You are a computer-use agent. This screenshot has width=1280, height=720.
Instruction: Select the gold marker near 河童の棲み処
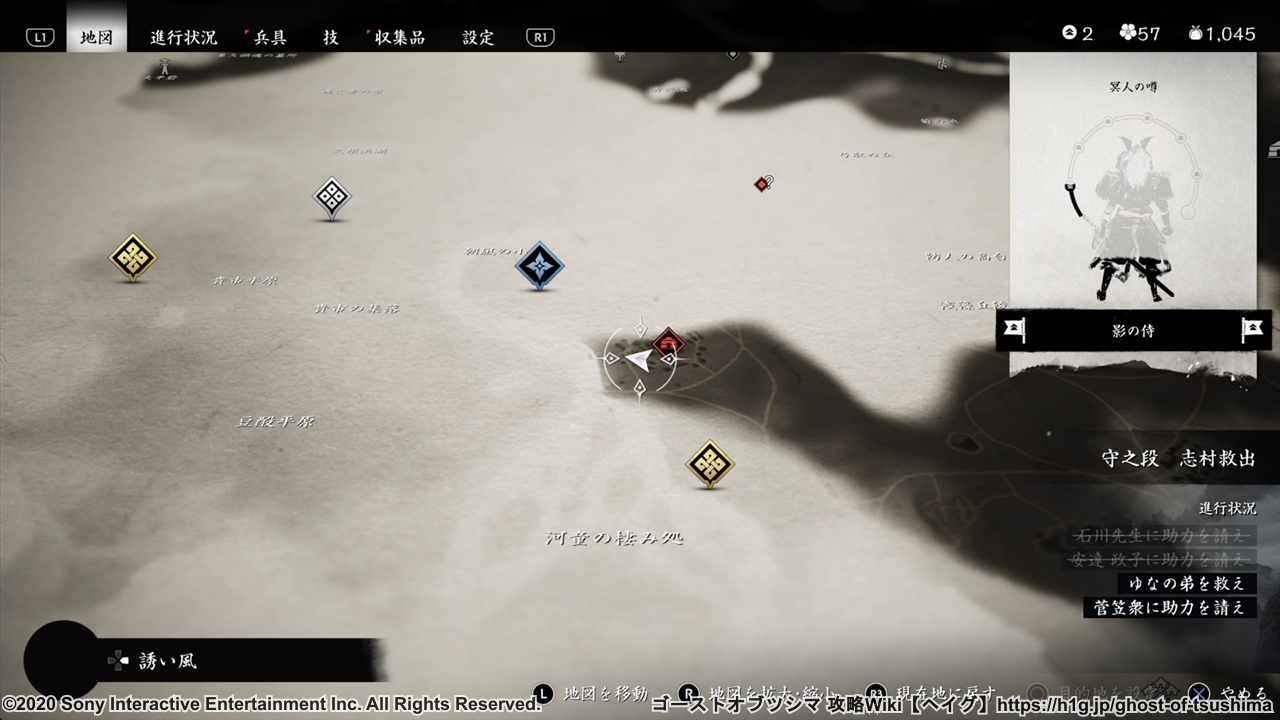[710, 464]
